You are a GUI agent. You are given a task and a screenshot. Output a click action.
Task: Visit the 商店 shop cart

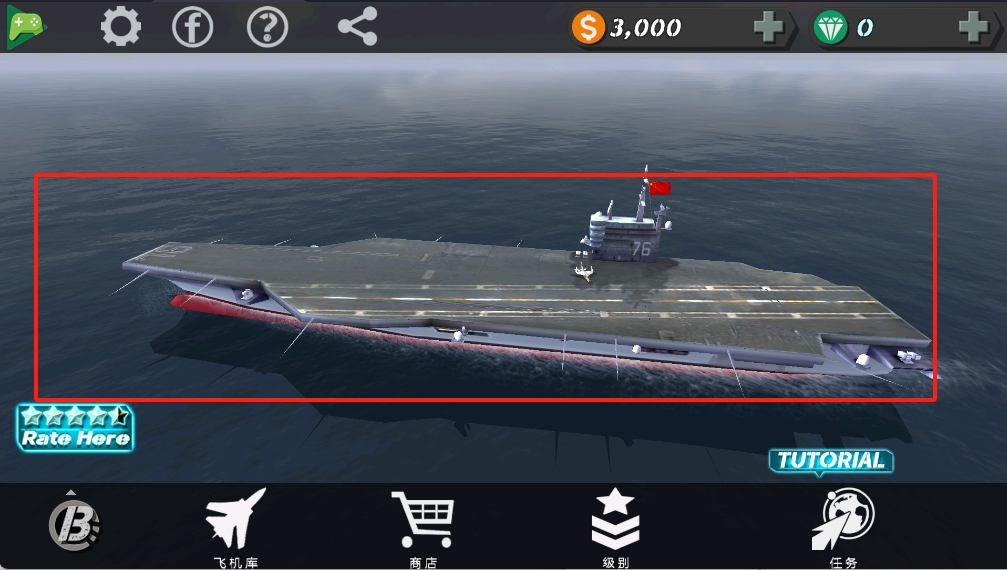(x=422, y=526)
